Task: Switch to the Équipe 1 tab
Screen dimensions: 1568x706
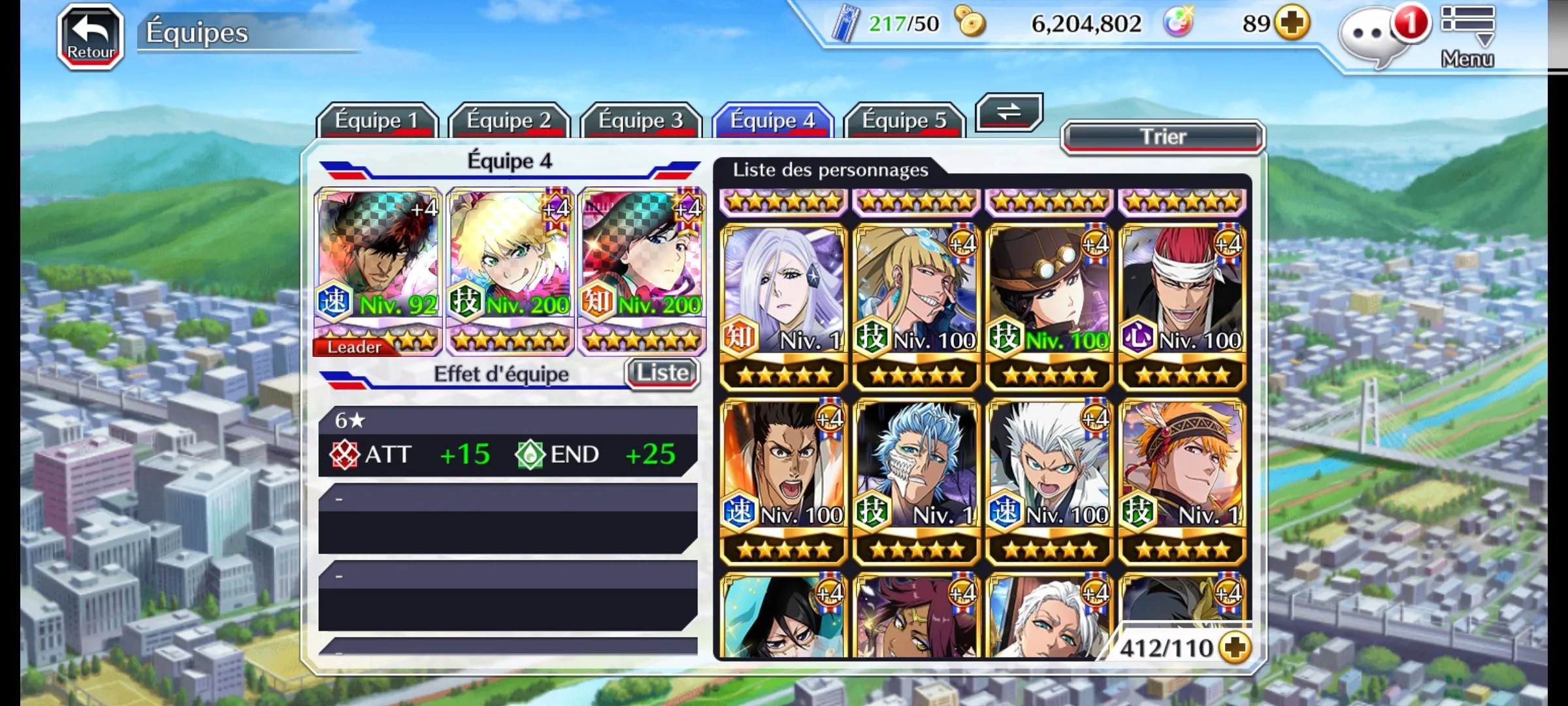Action: coord(376,120)
